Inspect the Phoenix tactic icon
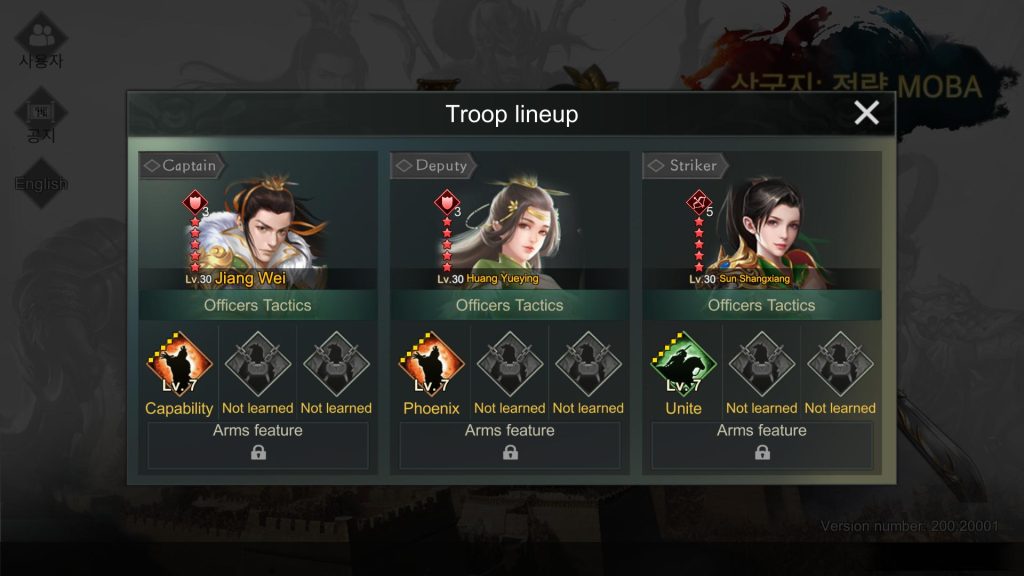The height and width of the screenshot is (576, 1024). [x=431, y=365]
